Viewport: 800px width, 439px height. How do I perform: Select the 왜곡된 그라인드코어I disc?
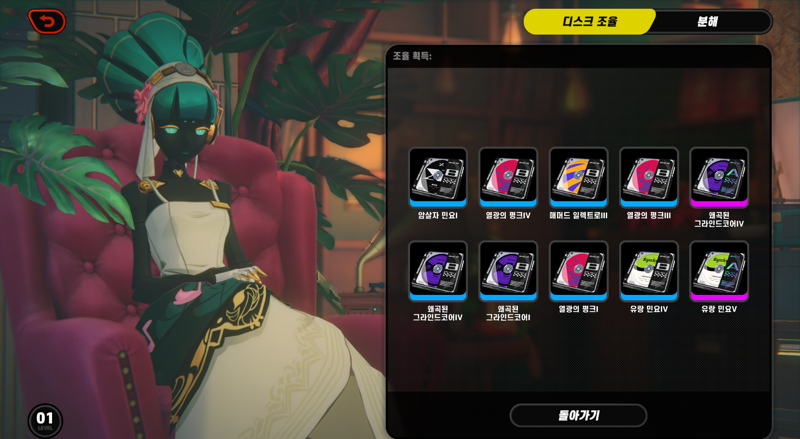[x=508, y=270]
